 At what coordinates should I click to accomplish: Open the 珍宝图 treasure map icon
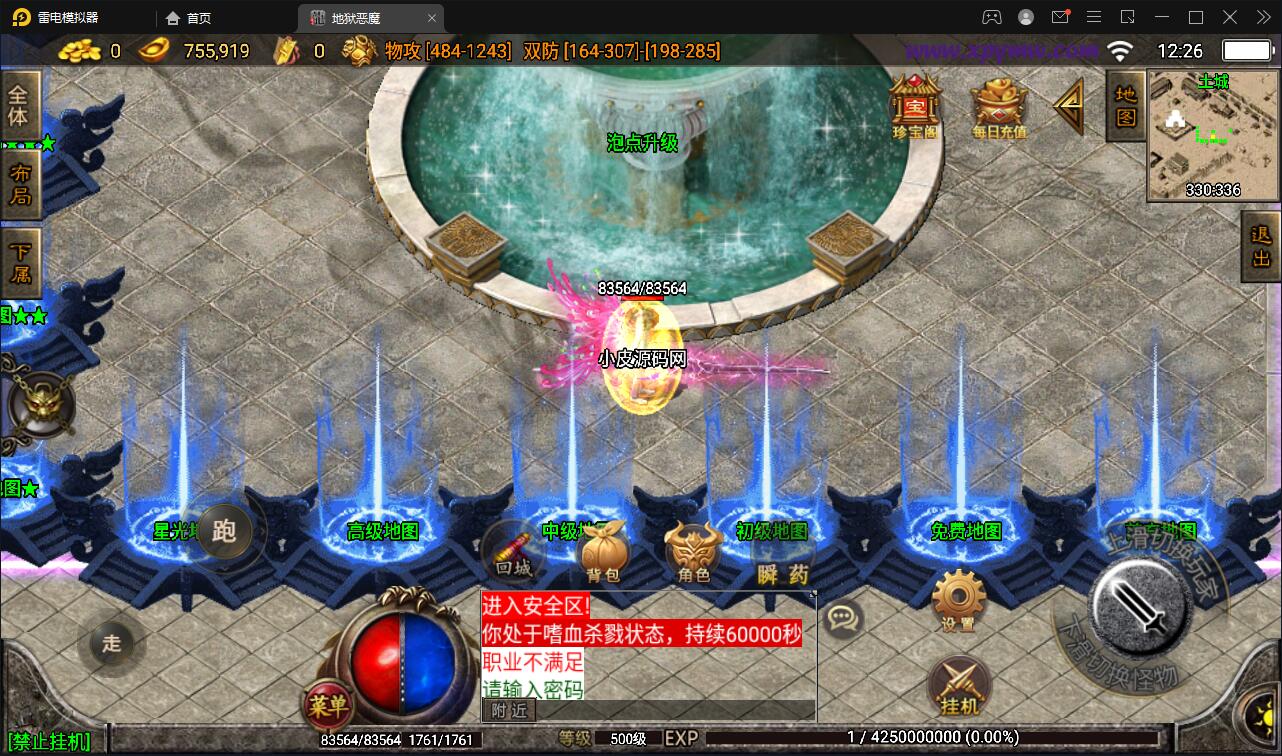pos(913,105)
